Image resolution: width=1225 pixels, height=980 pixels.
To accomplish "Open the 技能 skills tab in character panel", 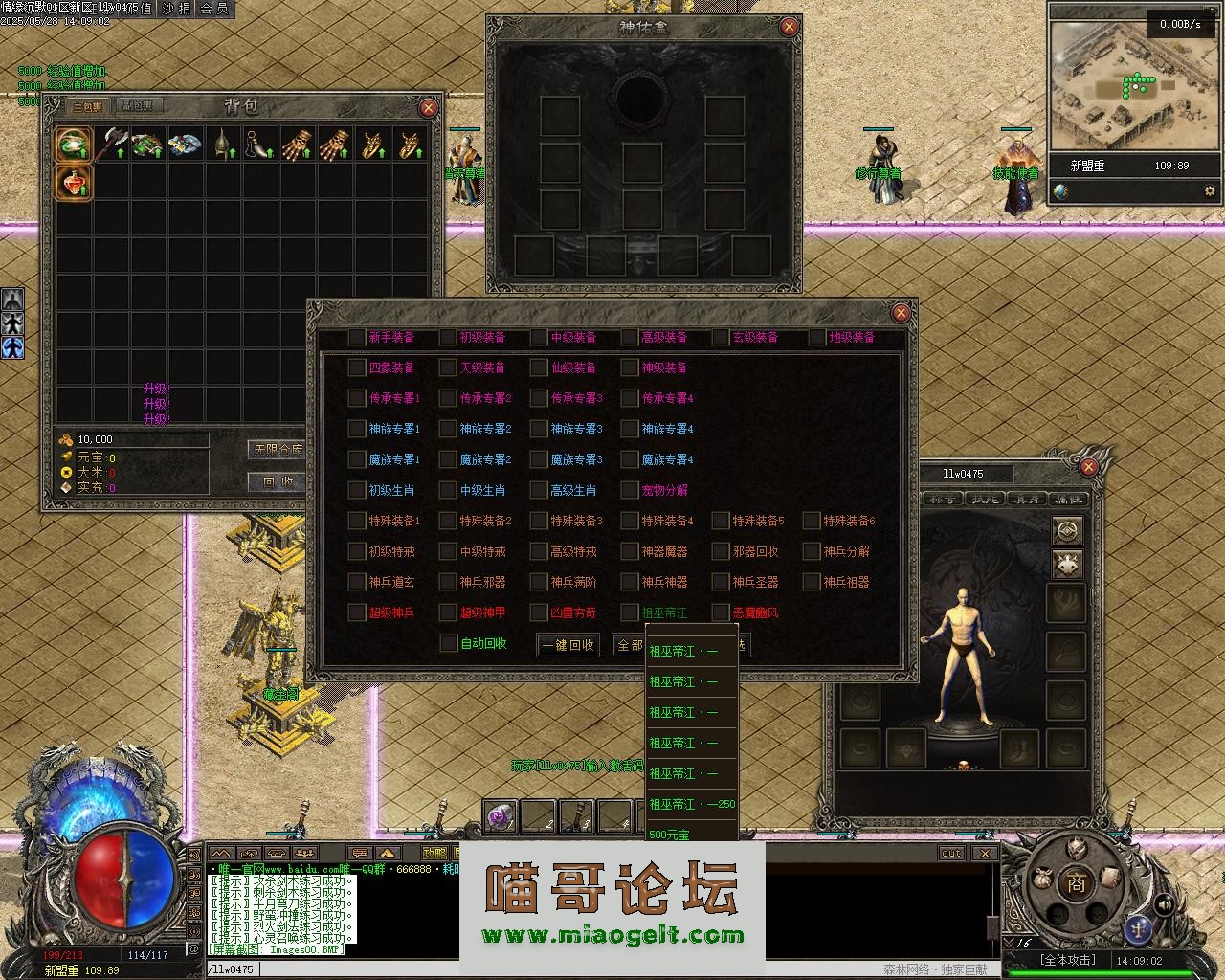I will point(985,499).
